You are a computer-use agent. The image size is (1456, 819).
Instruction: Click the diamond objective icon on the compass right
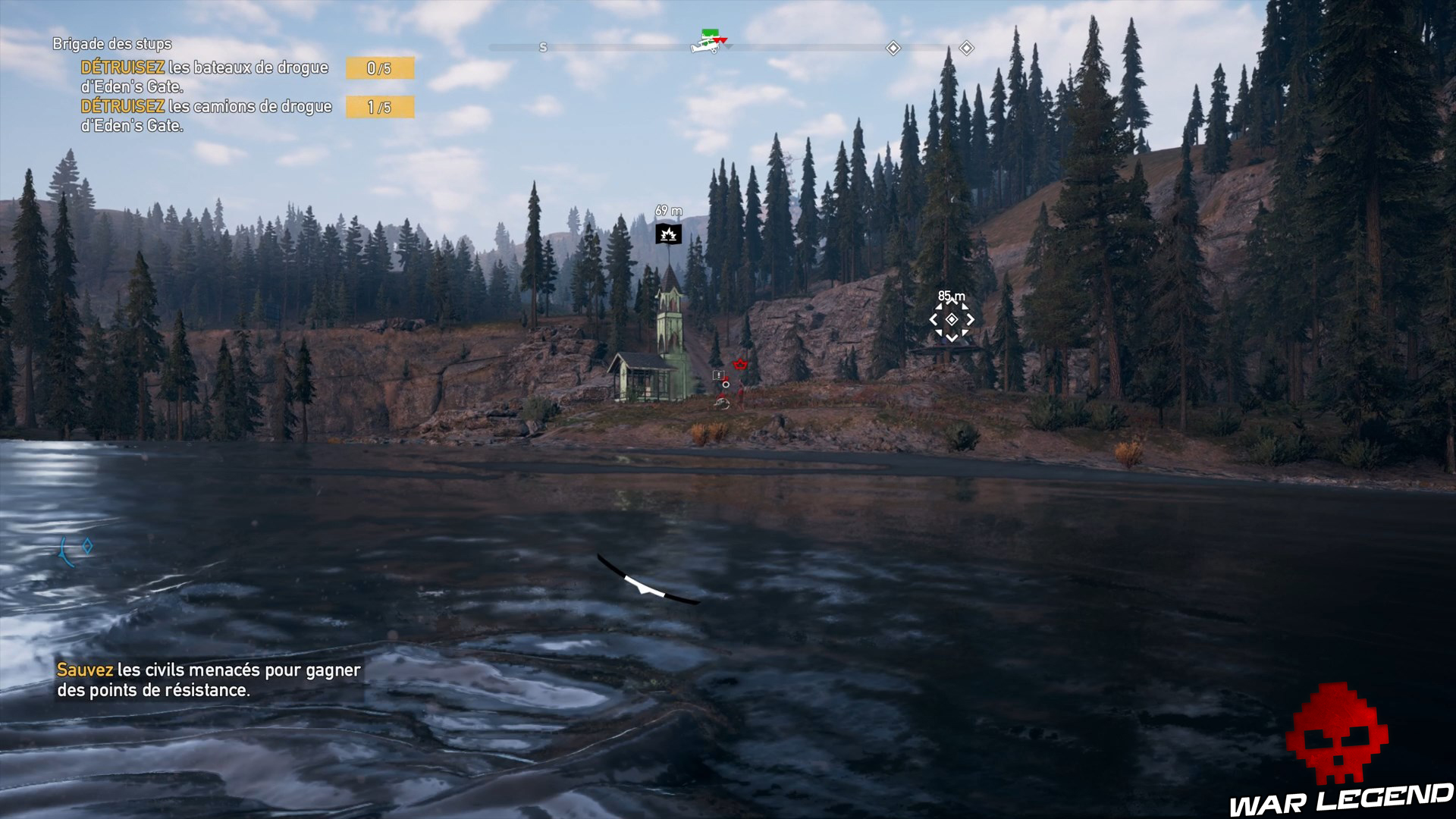(x=892, y=48)
